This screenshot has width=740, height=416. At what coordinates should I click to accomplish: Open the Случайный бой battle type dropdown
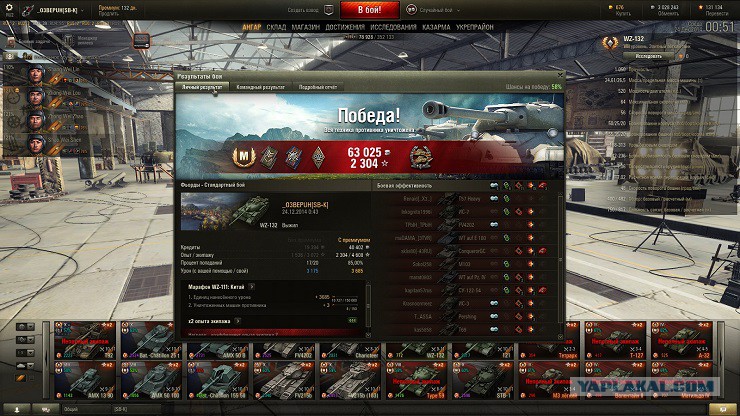click(437, 9)
